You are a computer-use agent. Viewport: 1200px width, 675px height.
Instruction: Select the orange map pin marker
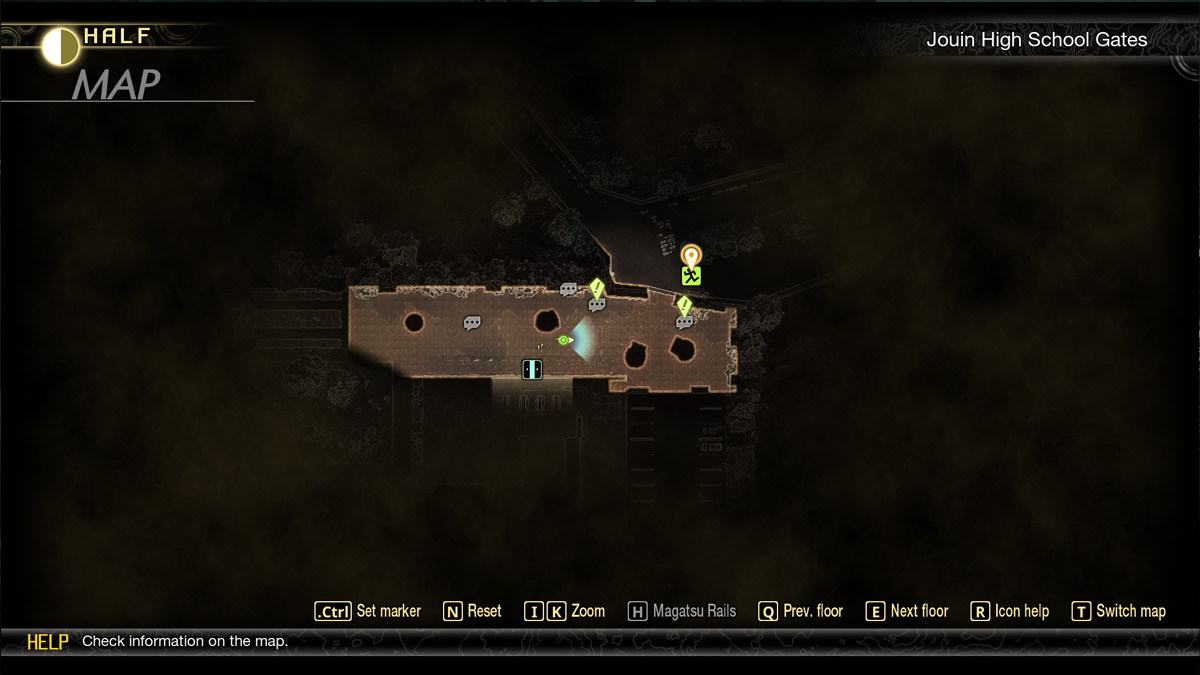click(691, 255)
